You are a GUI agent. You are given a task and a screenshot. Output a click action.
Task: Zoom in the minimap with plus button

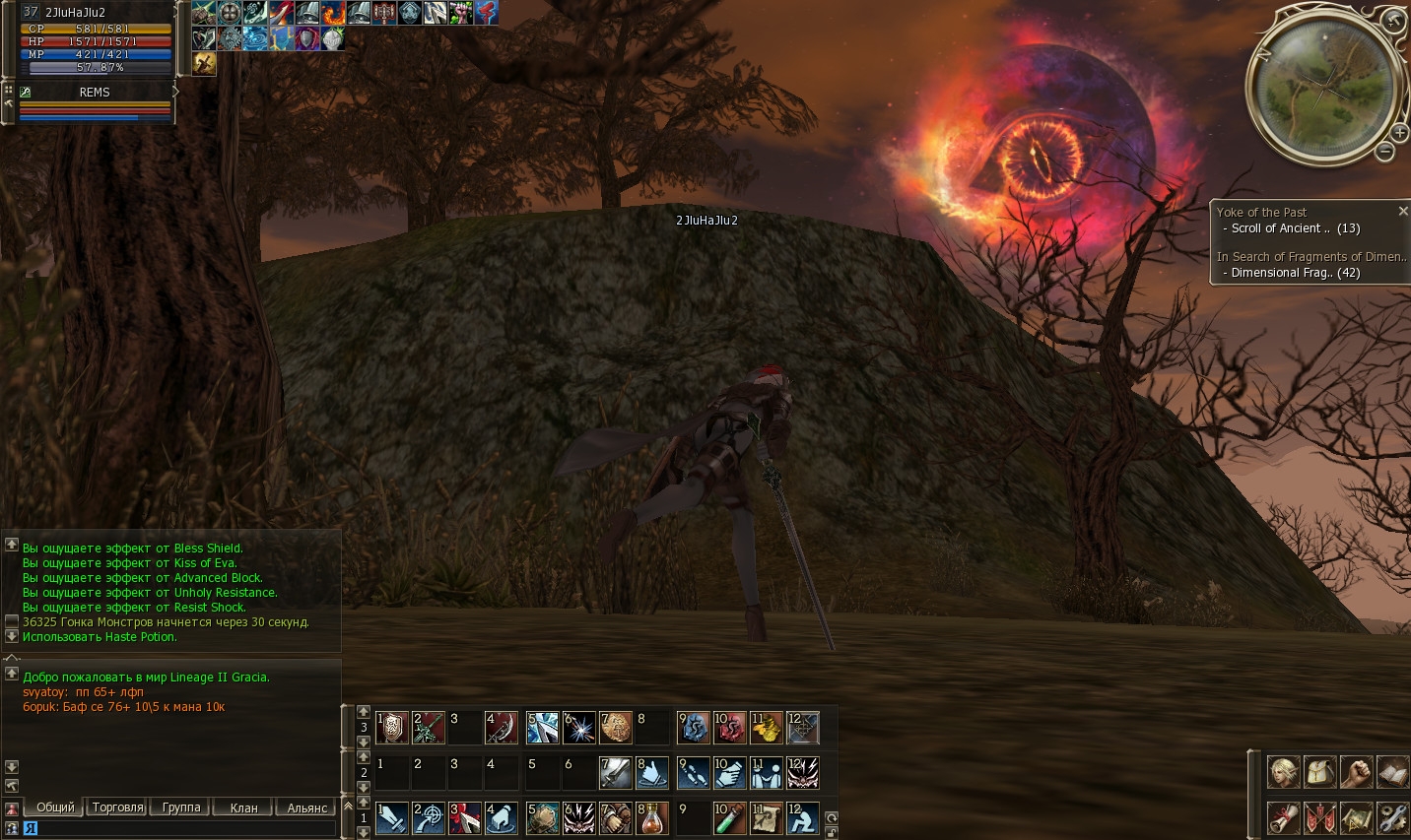(1399, 133)
